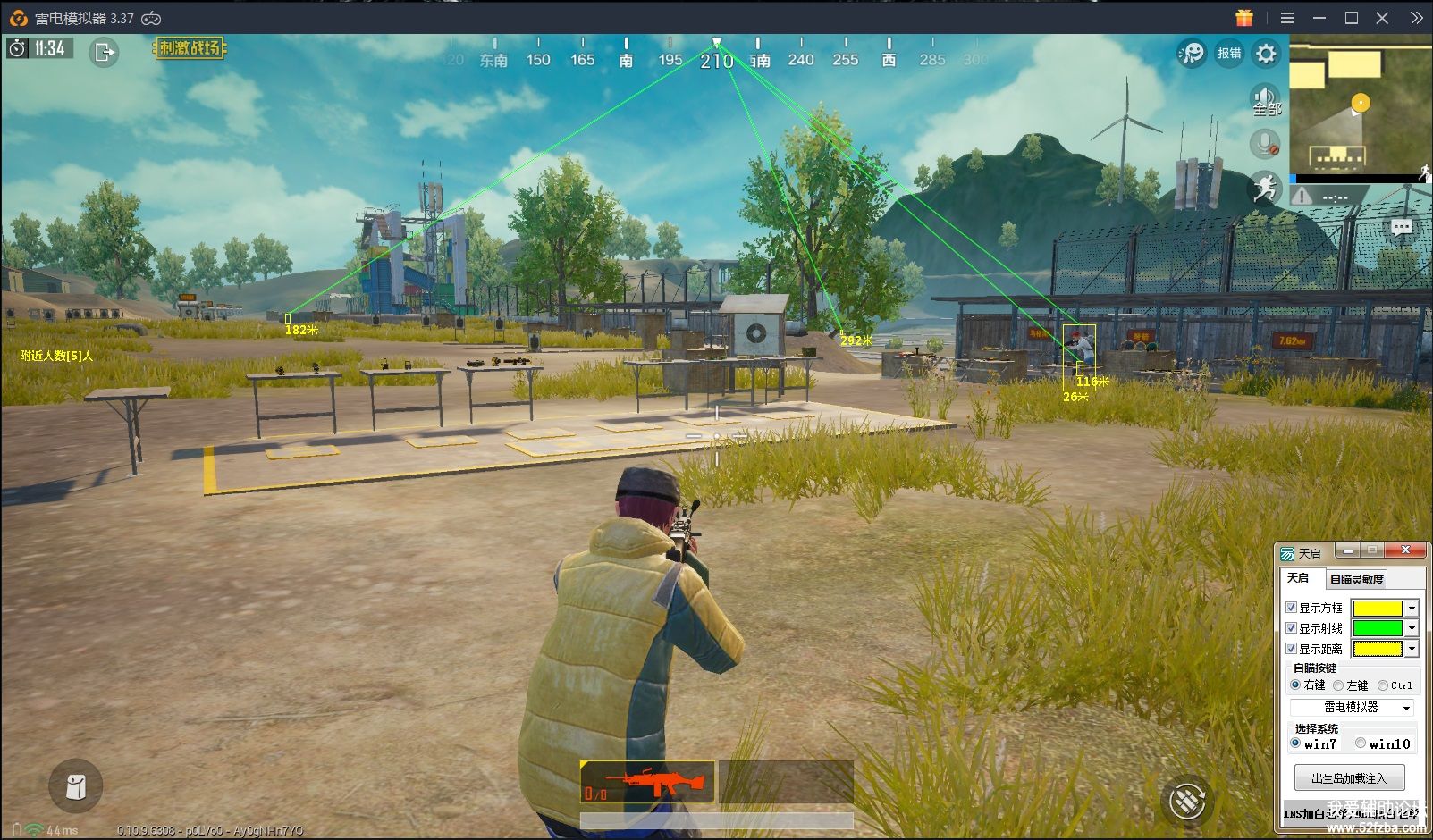Choose the win10 system option
This screenshot has width=1433, height=840.
[x=1361, y=743]
